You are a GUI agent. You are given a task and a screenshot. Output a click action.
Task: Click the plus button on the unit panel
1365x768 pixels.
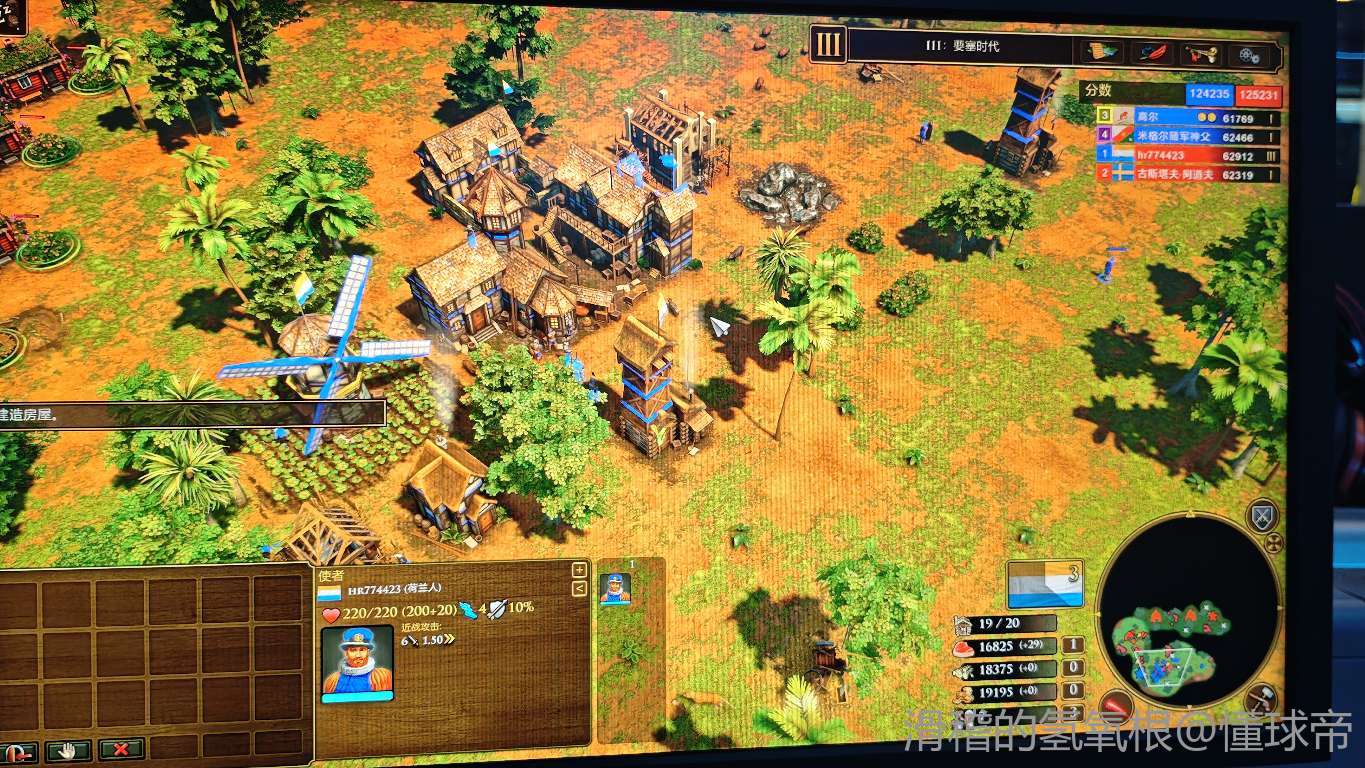(579, 570)
